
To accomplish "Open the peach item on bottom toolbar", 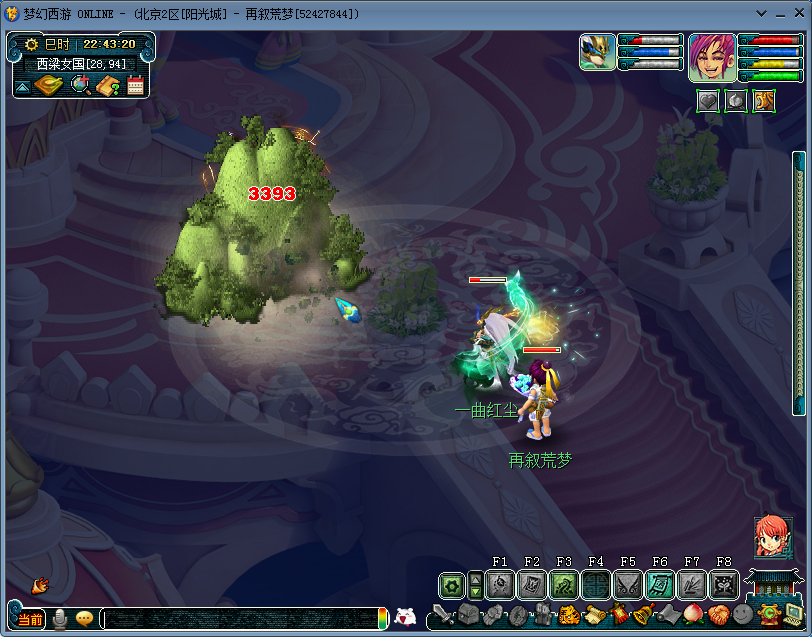I will point(692,614).
